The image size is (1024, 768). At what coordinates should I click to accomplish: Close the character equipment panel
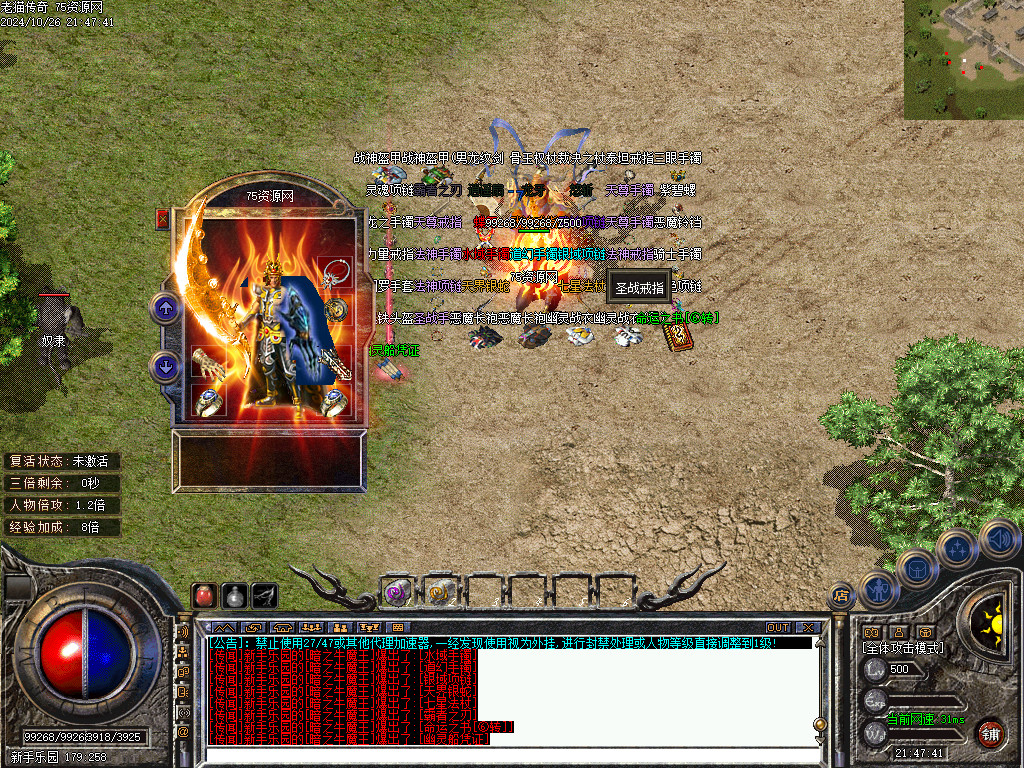[x=162, y=219]
